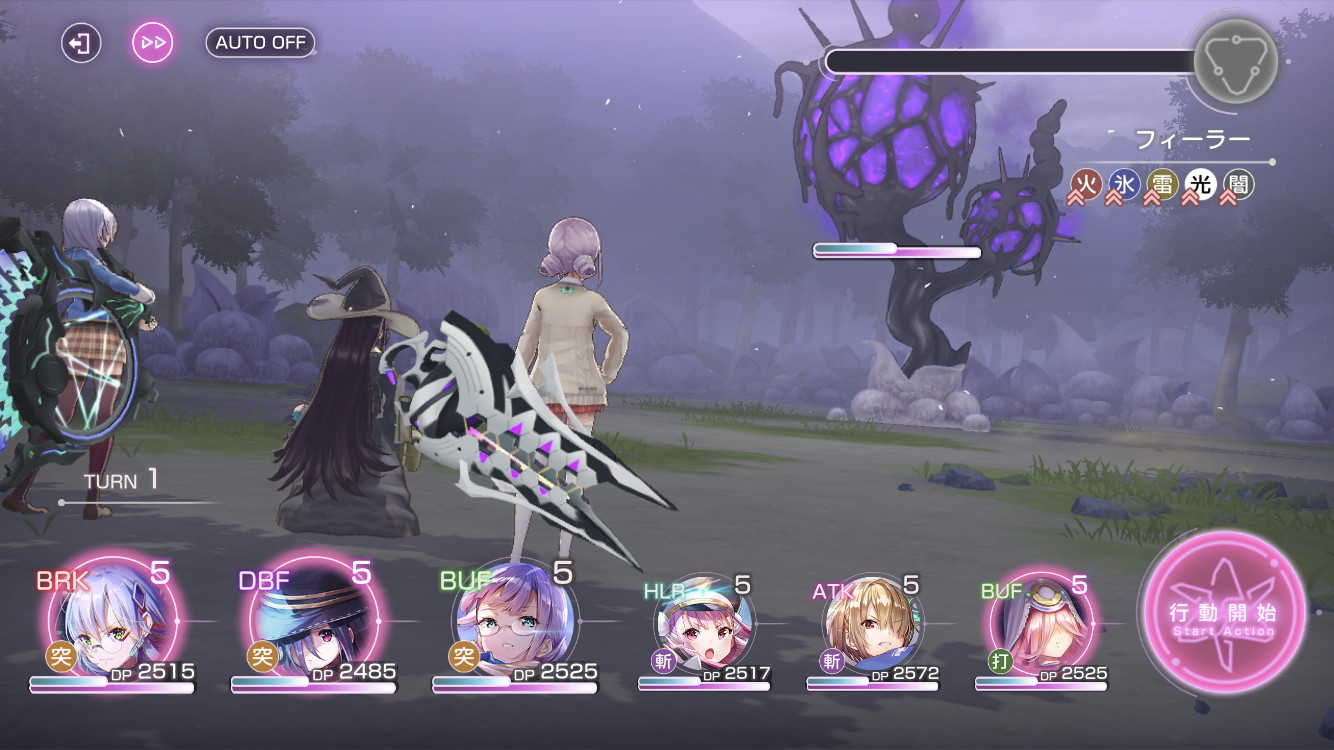
Task: Toggle the AUTO OFF button
Action: 260,43
